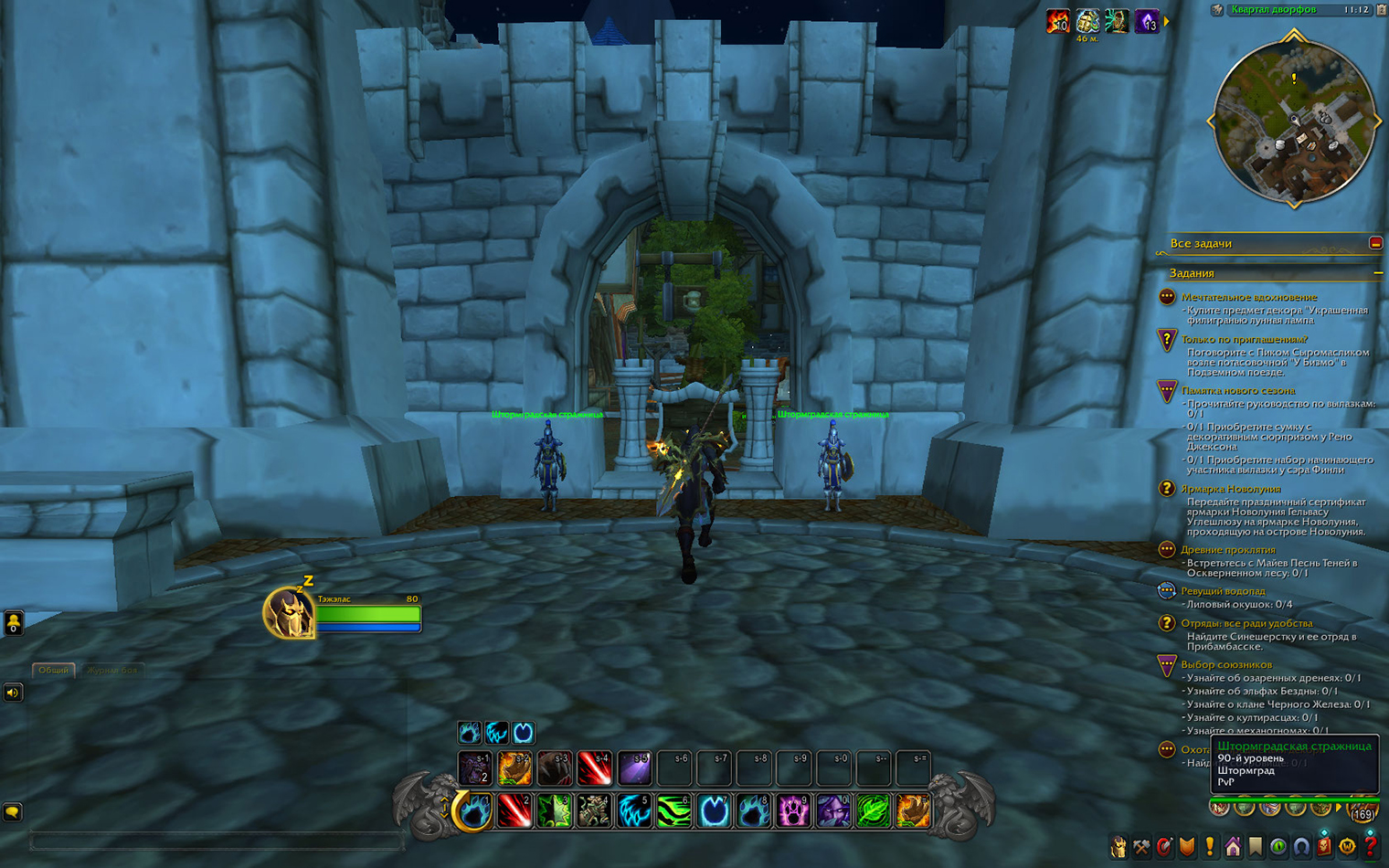Viewport: 1389px width, 868px height.
Task: Activate the green leaf ability
Action: 873,810
